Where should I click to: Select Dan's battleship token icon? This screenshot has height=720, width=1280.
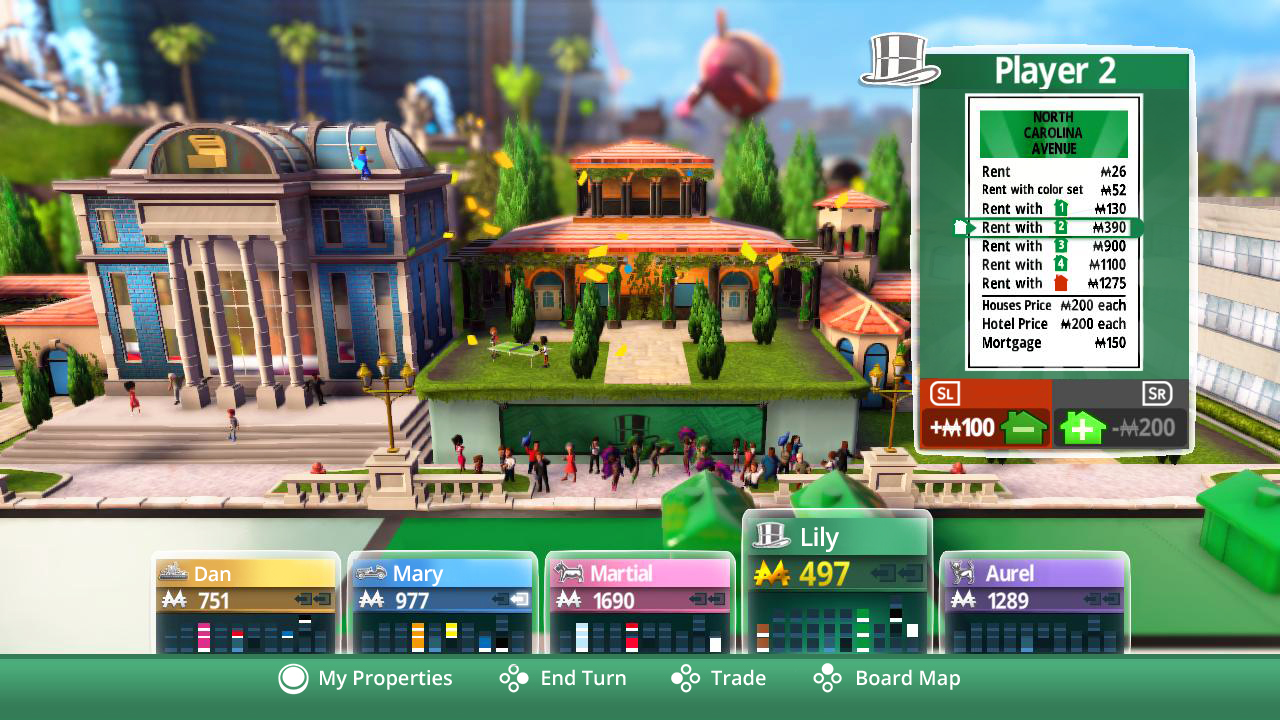pos(173,573)
